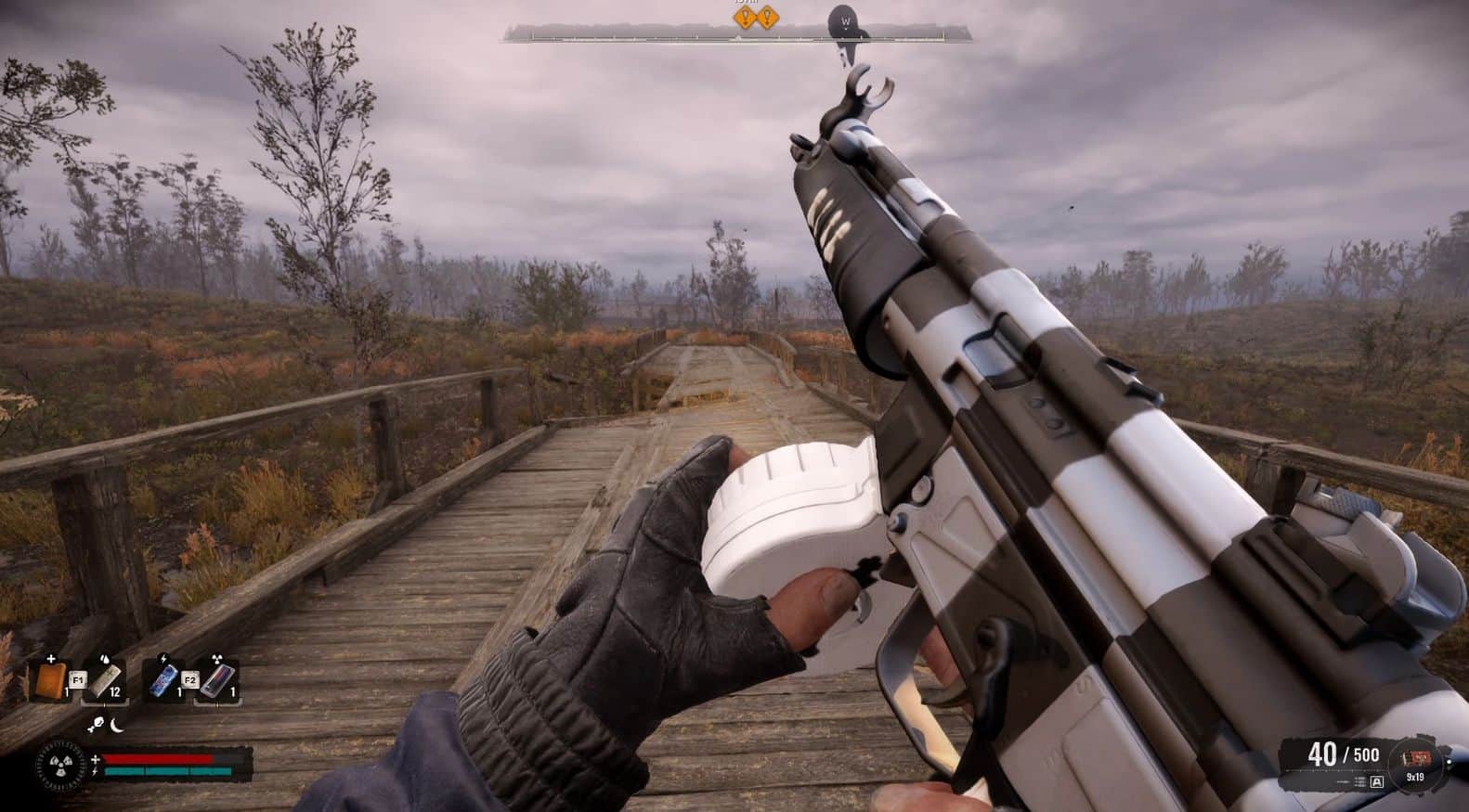
Task: Select the bread quick slot
Action: pyautogui.click(x=52, y=679)
